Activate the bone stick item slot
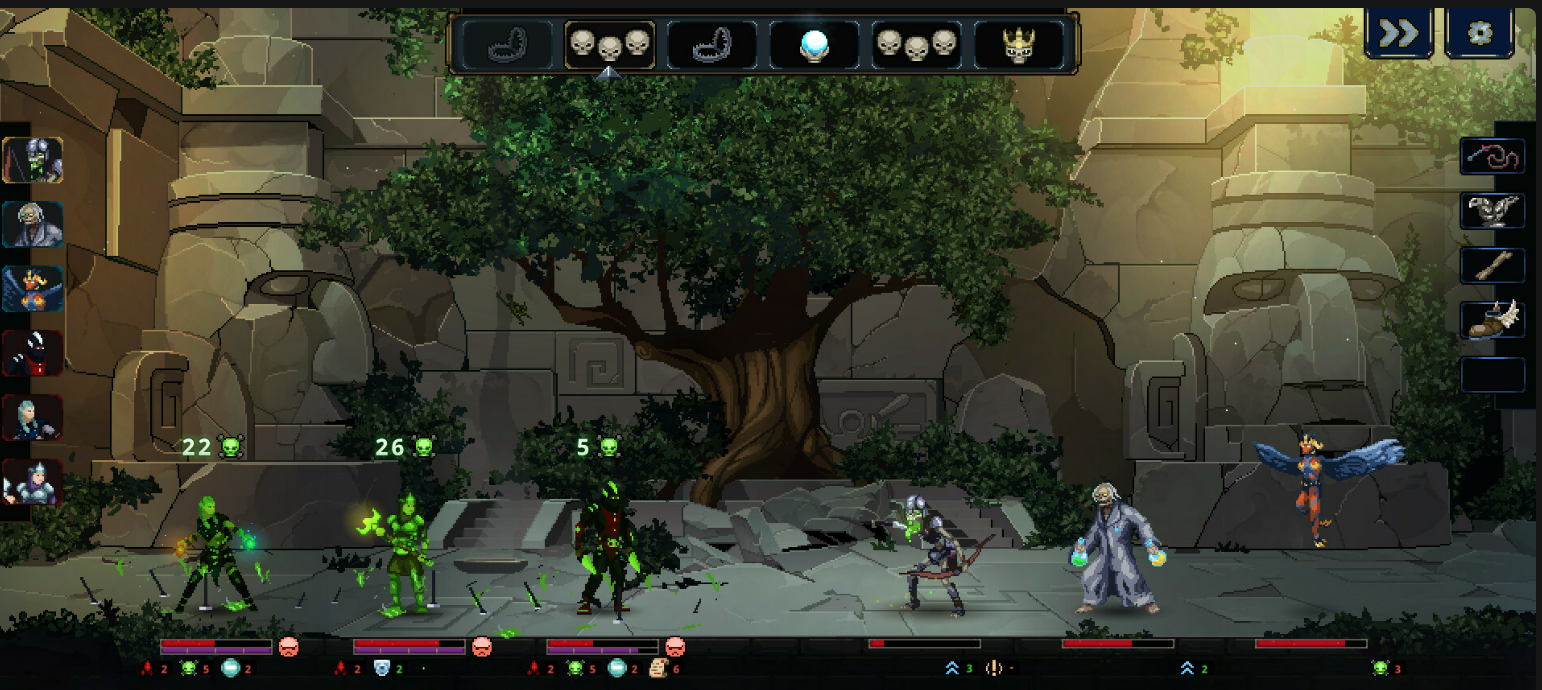 pyautogui.click(x=1492, y=266)
